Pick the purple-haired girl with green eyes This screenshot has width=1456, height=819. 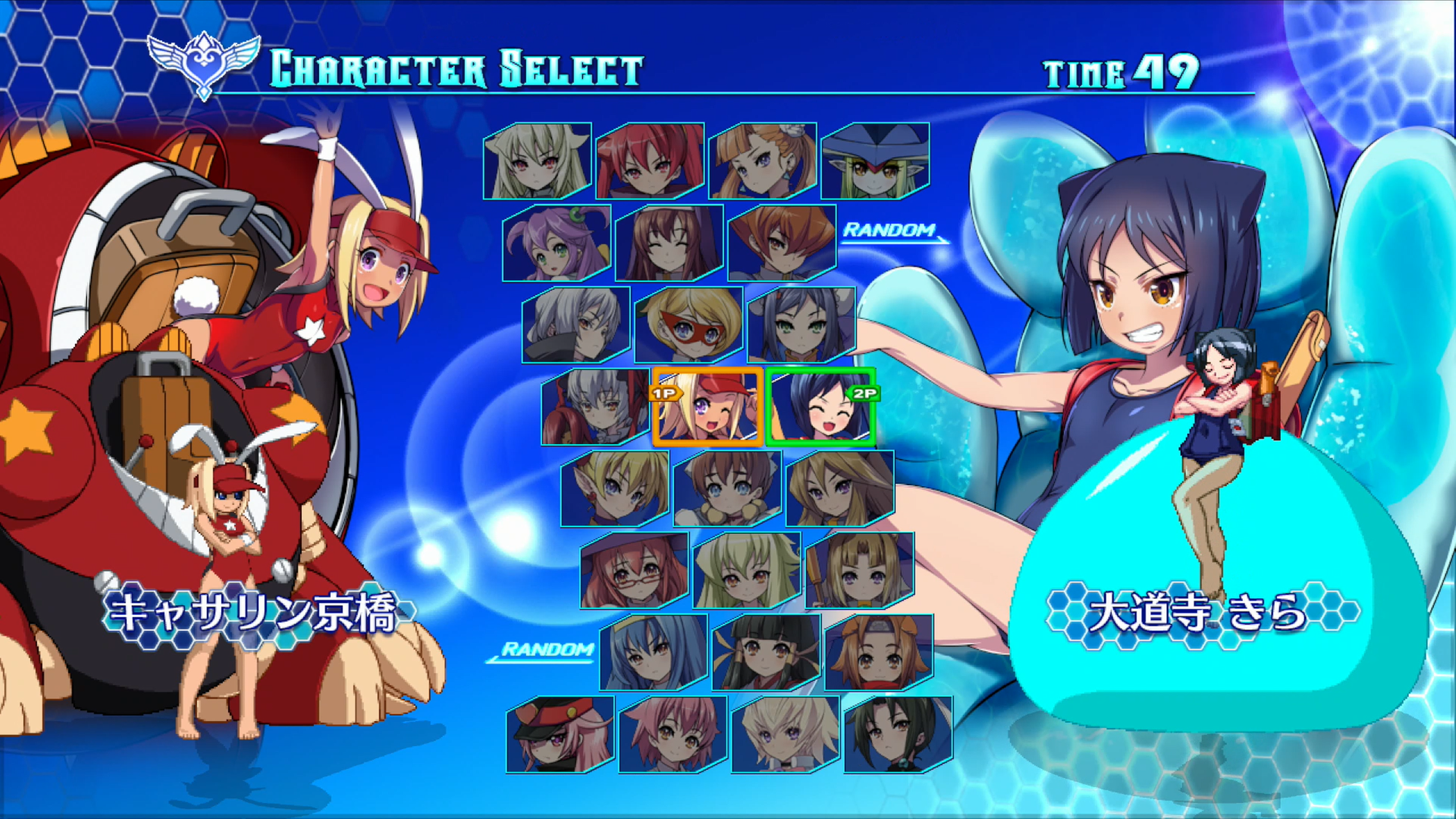tap(556, 243)
